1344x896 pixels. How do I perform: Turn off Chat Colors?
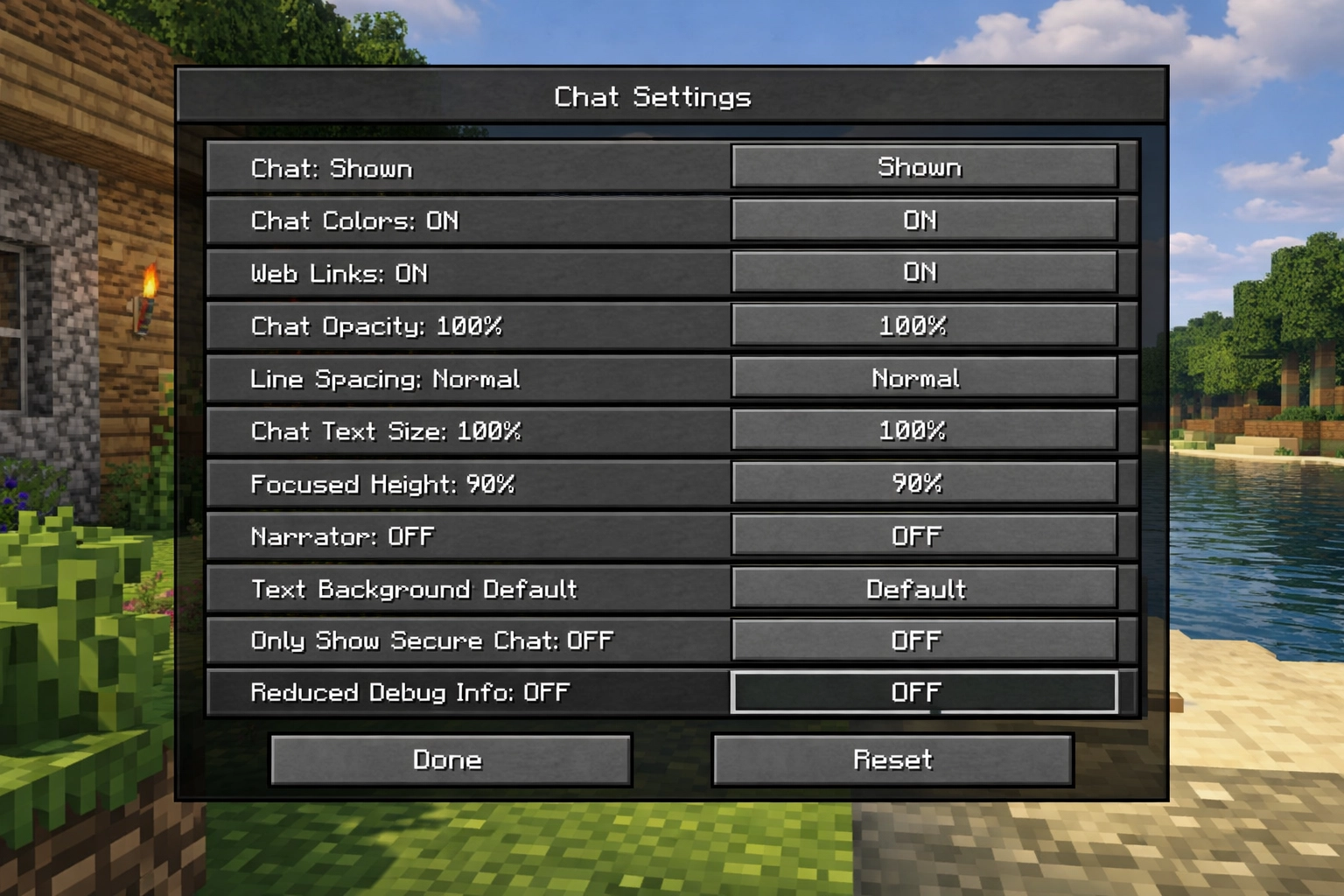click(x=923, y=220)
